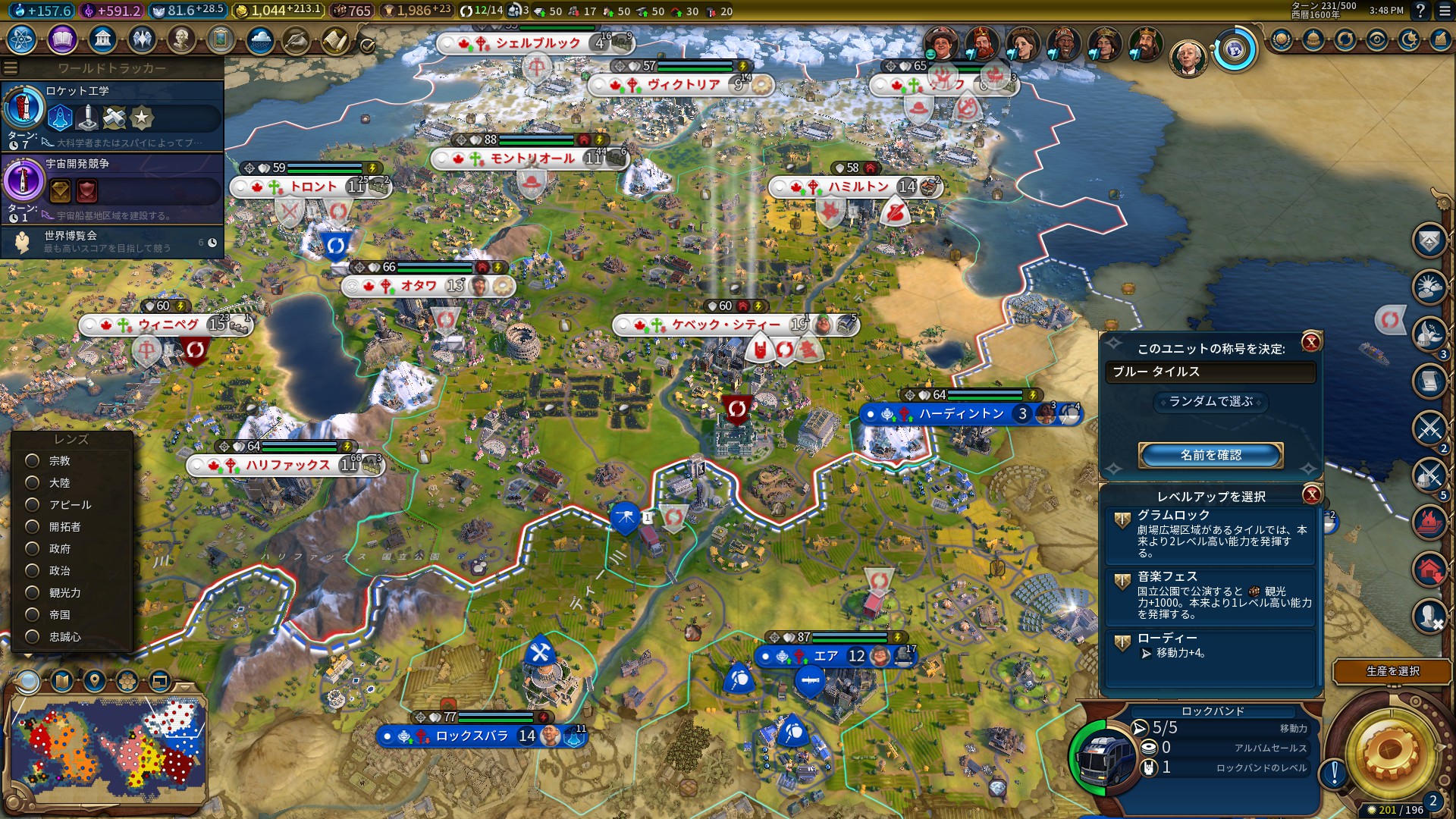Open the 生産を選択 notification
This screenshot has width=1456, height=819.
1392,671
